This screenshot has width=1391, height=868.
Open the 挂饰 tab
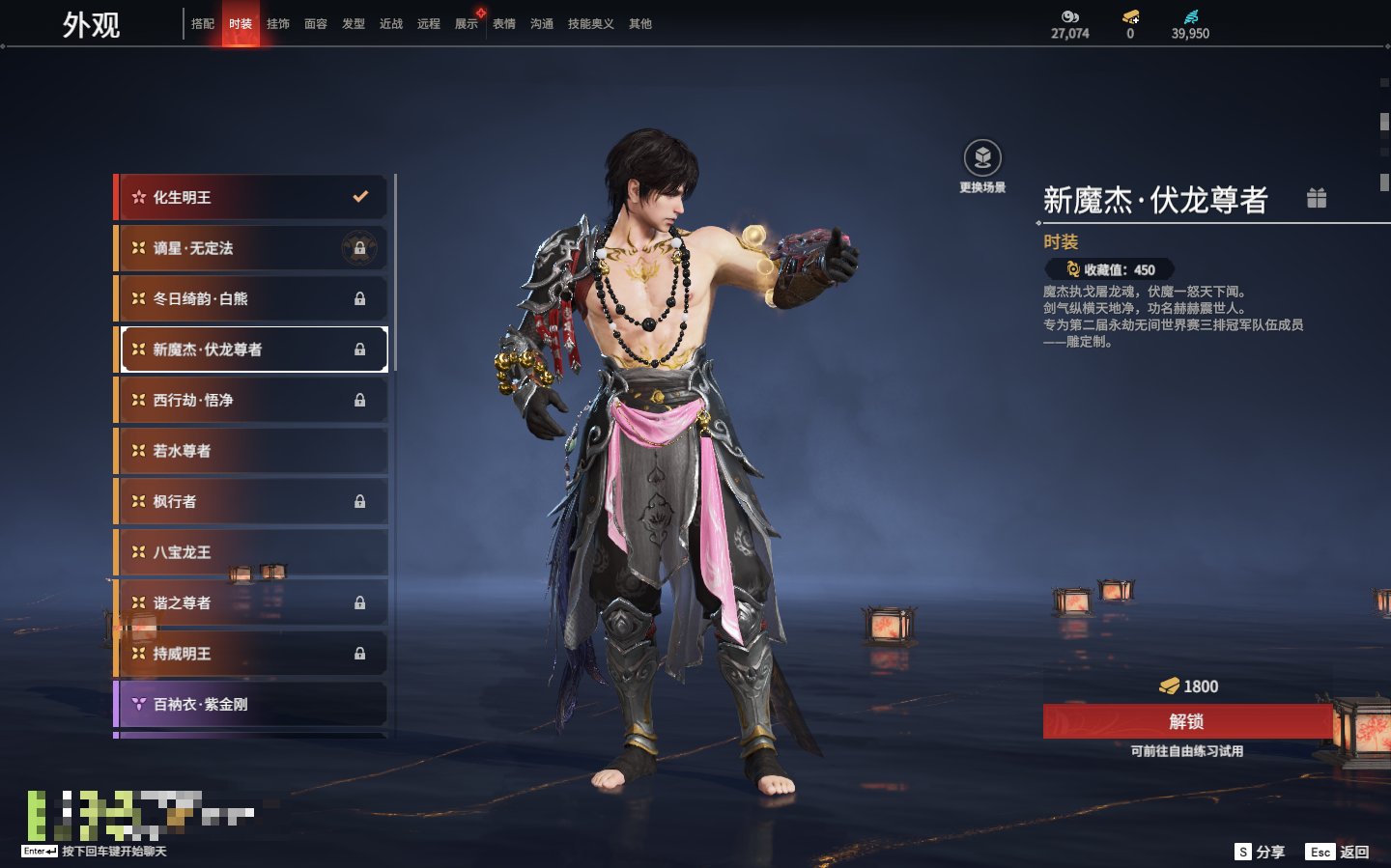(278, 24)
